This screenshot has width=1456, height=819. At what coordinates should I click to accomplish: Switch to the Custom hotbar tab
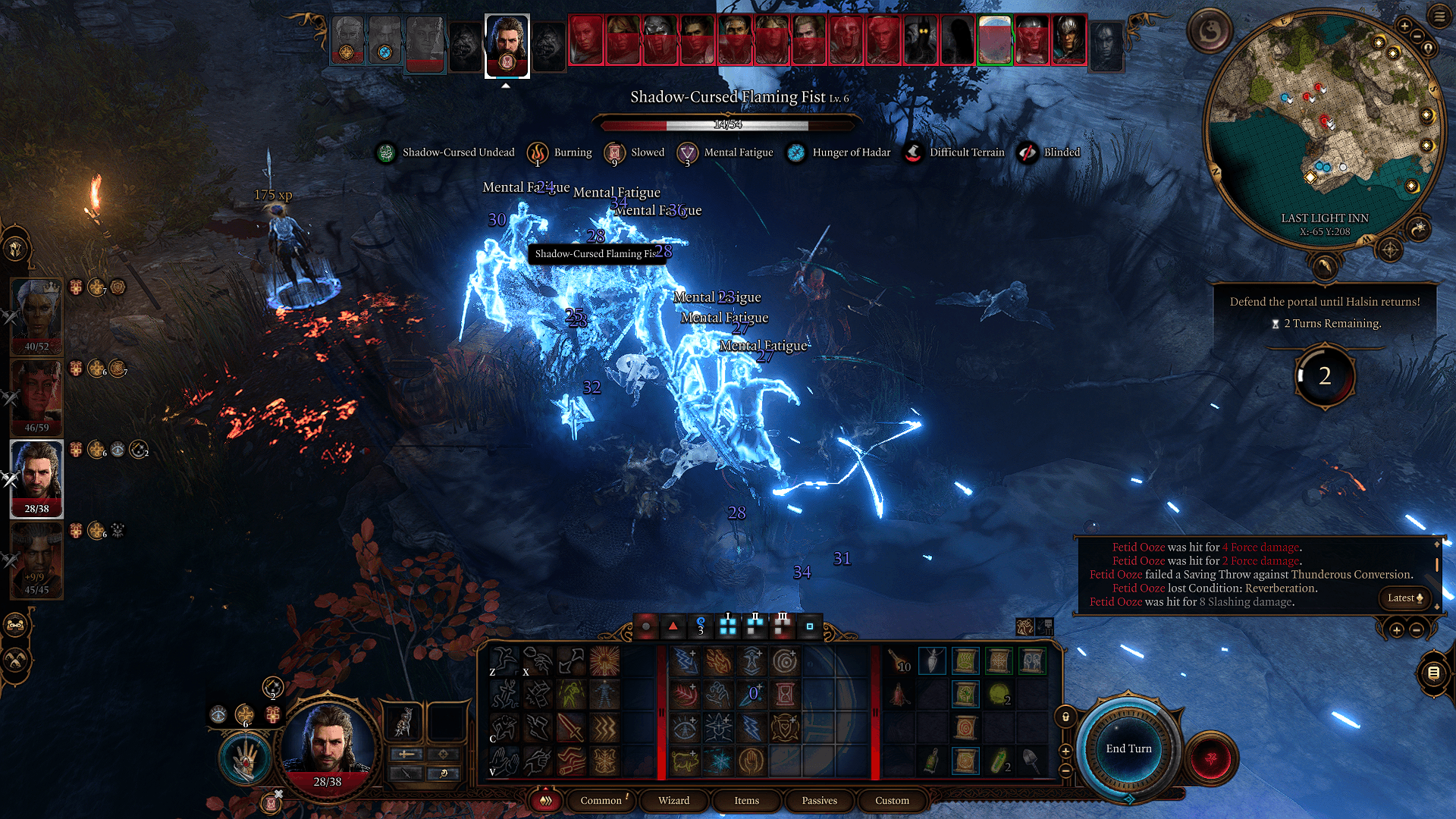point(892,800)
